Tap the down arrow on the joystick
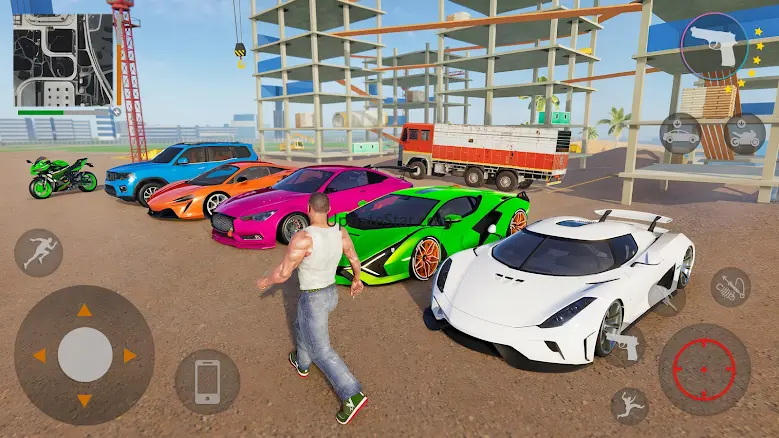 (x=85, y=400)
